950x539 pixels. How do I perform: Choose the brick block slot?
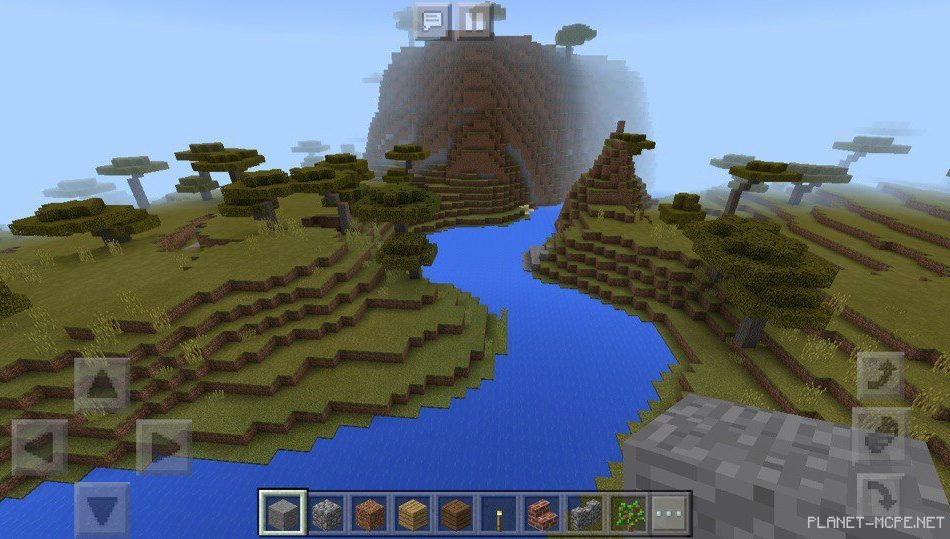[x=369, y=514]
